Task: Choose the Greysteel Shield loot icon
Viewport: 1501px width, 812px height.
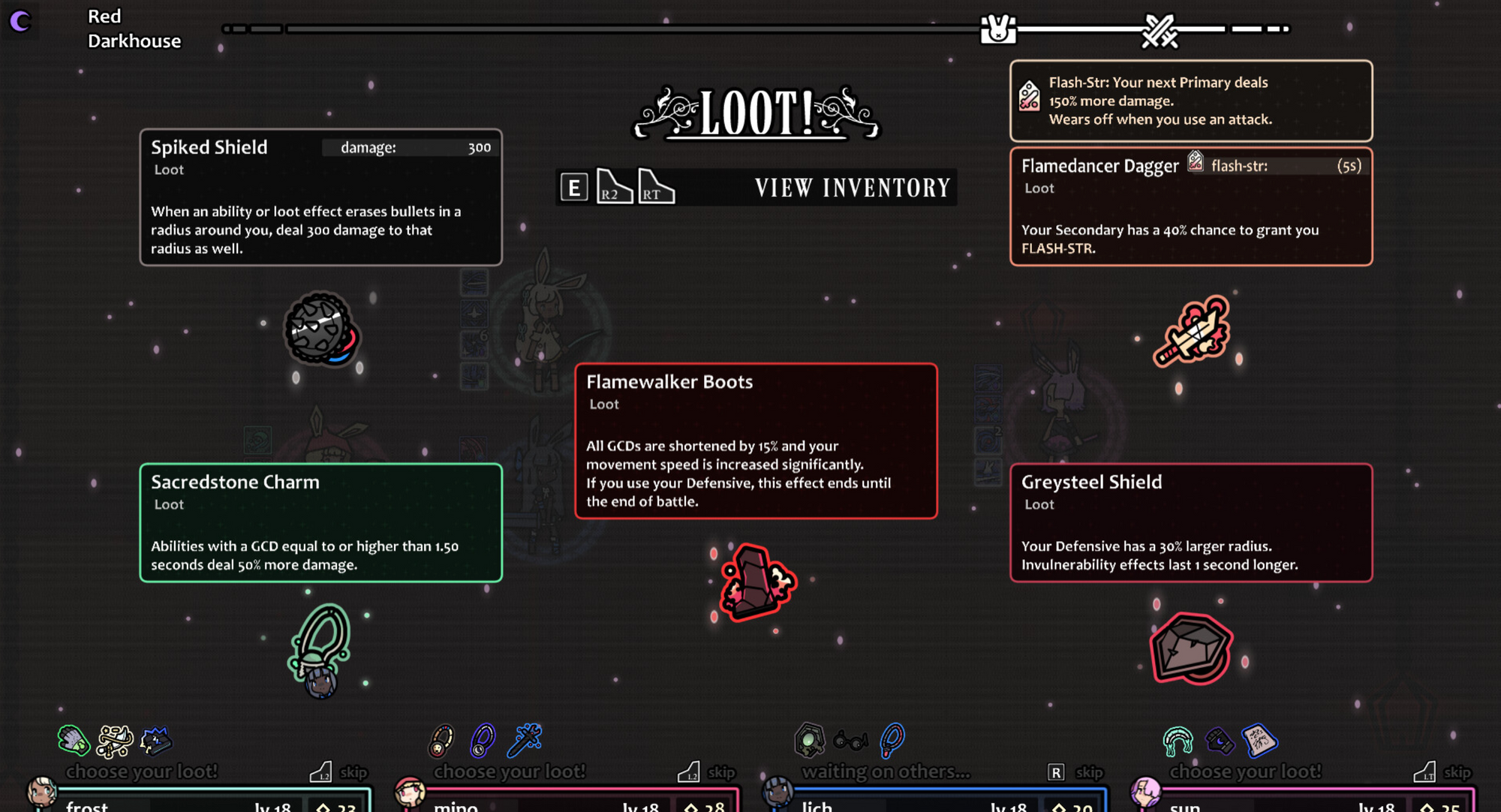Action: (1190, 648)
